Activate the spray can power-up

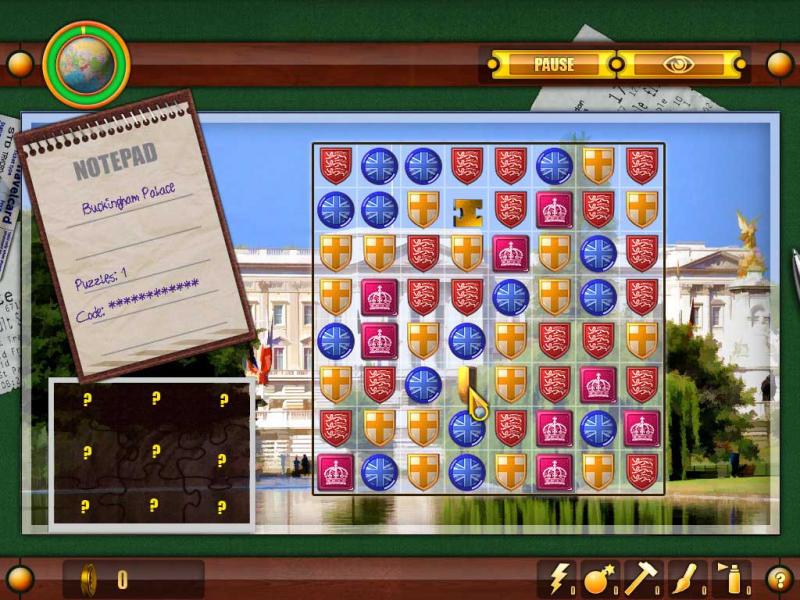(x=726, y=578)
